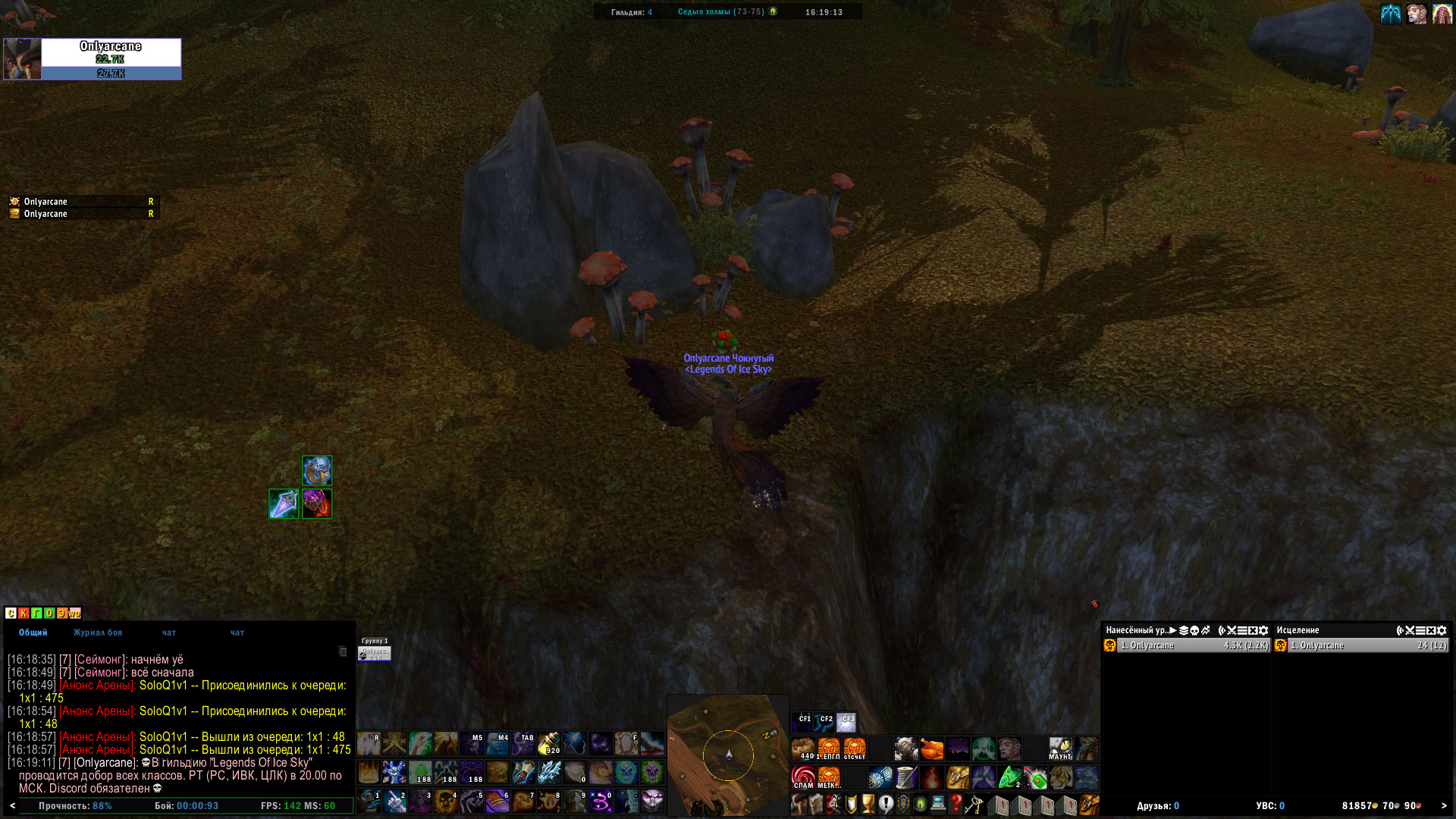Switch to the Общий chat tab
This screenshot has width=1456, height=819.
click(33, 632)
